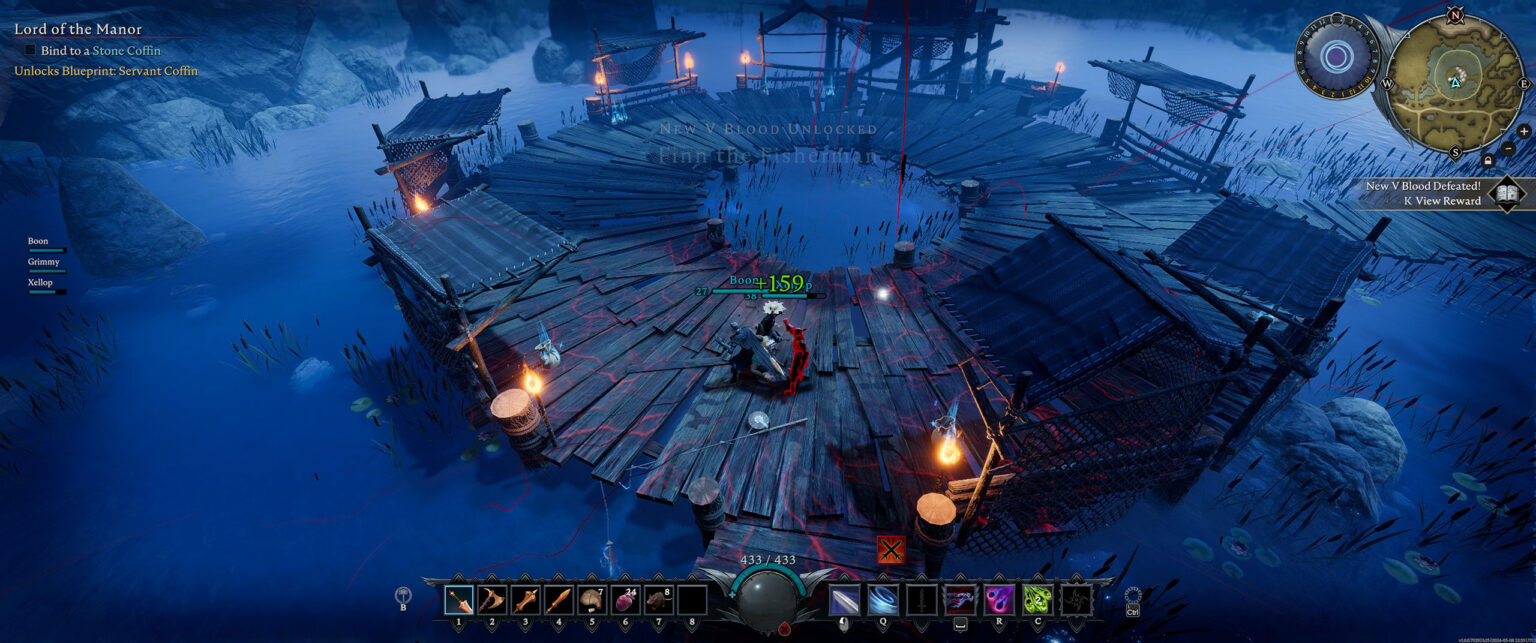
Task: Equip the axe in hotbar slot 2
Action: [x=492, y=600]
